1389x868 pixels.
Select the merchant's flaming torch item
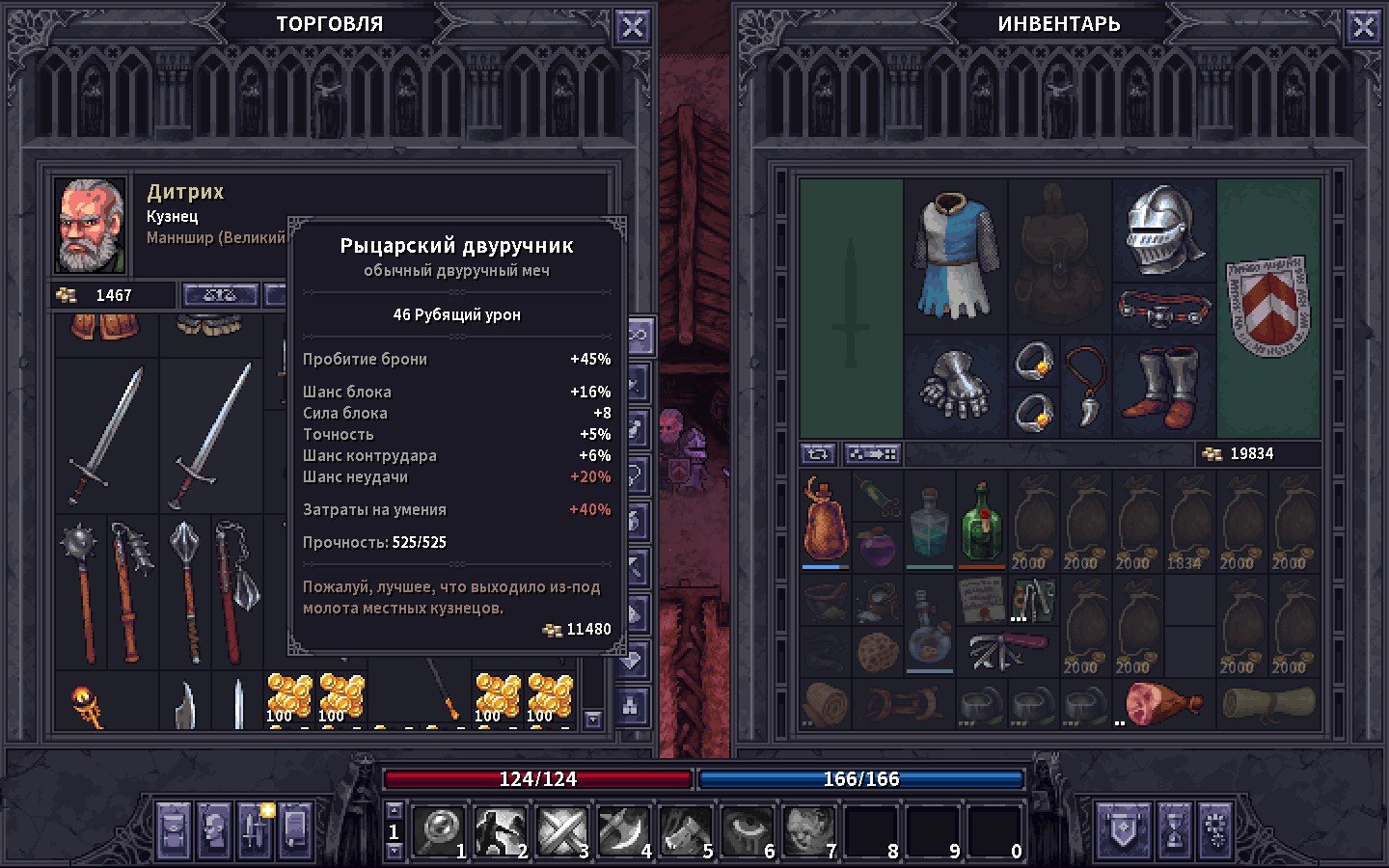pos(89,705)
